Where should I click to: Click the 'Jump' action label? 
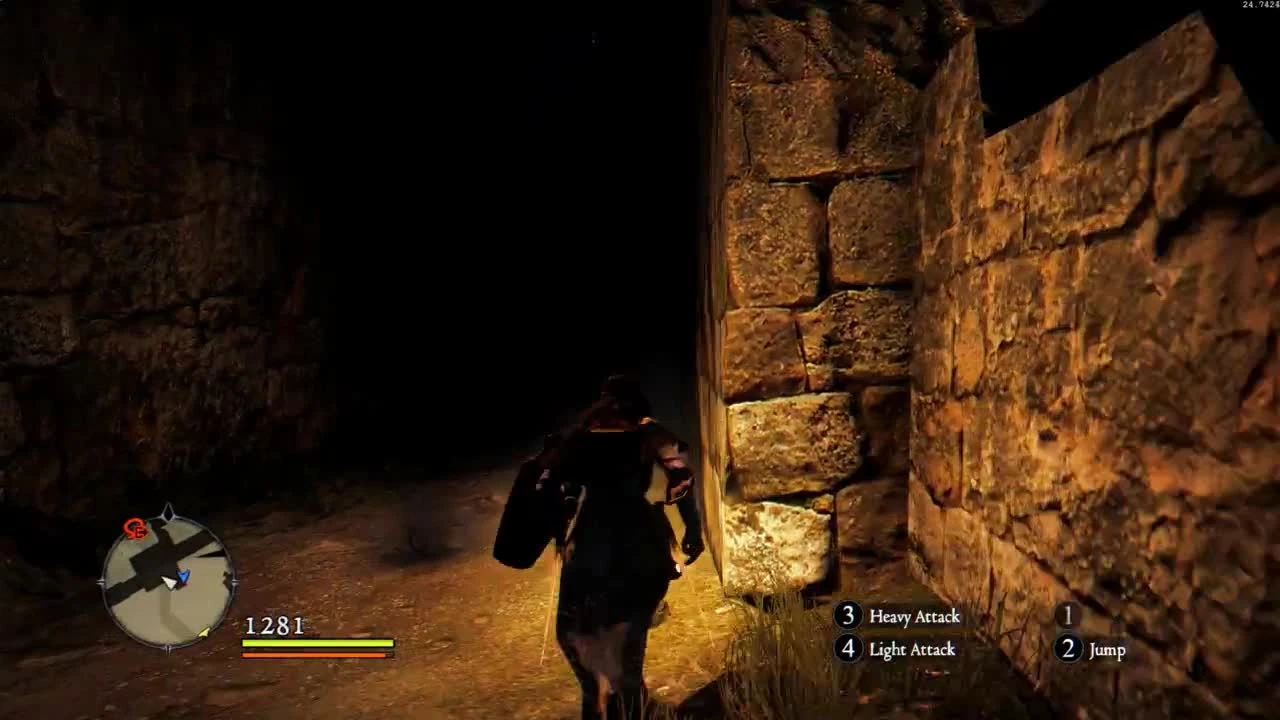(x=1106, y=649)
